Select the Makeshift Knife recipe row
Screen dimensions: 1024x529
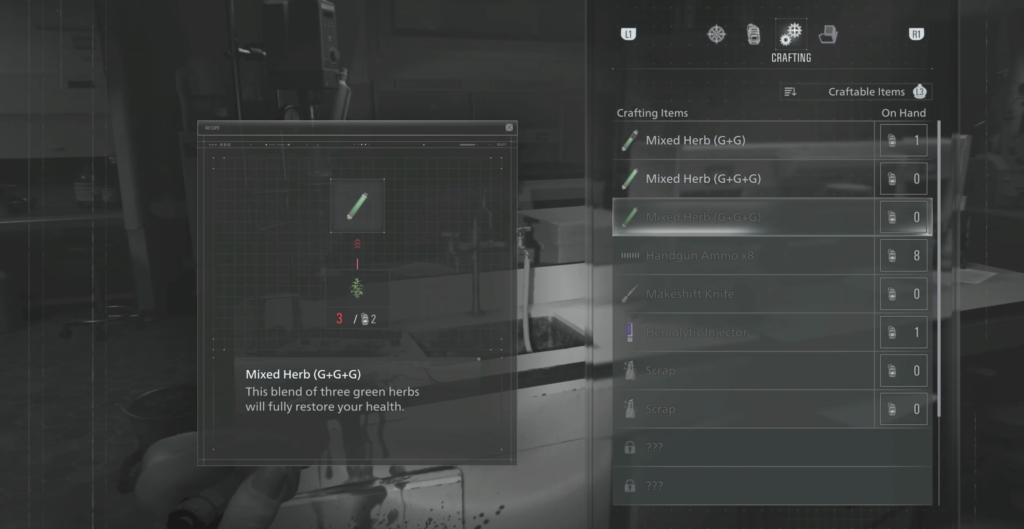point(740,294)
